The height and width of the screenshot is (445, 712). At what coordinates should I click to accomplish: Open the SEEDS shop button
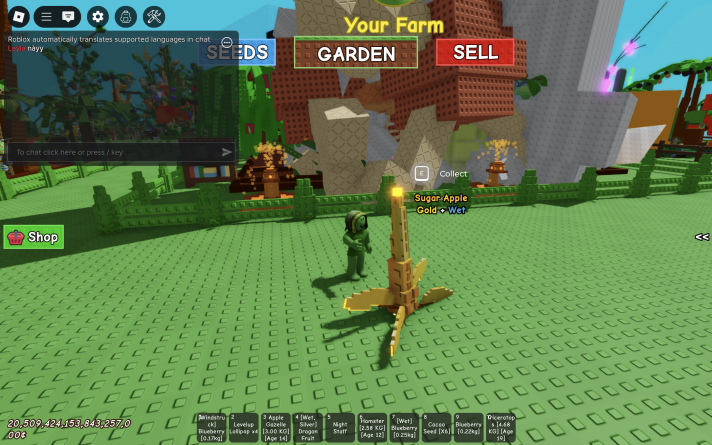click(237, 52)
